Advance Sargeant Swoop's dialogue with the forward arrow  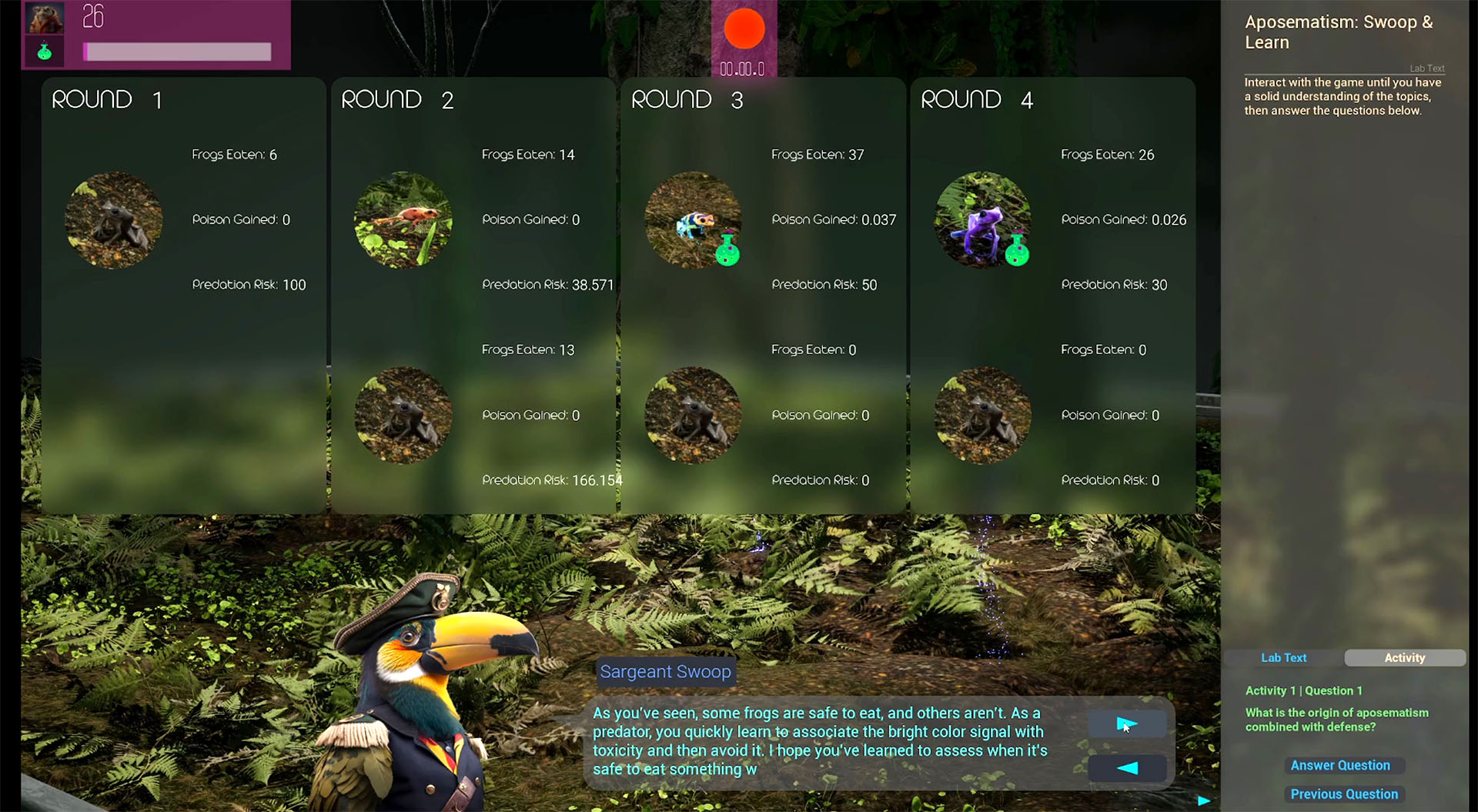pyautogui.click(x=1126, y=724)
